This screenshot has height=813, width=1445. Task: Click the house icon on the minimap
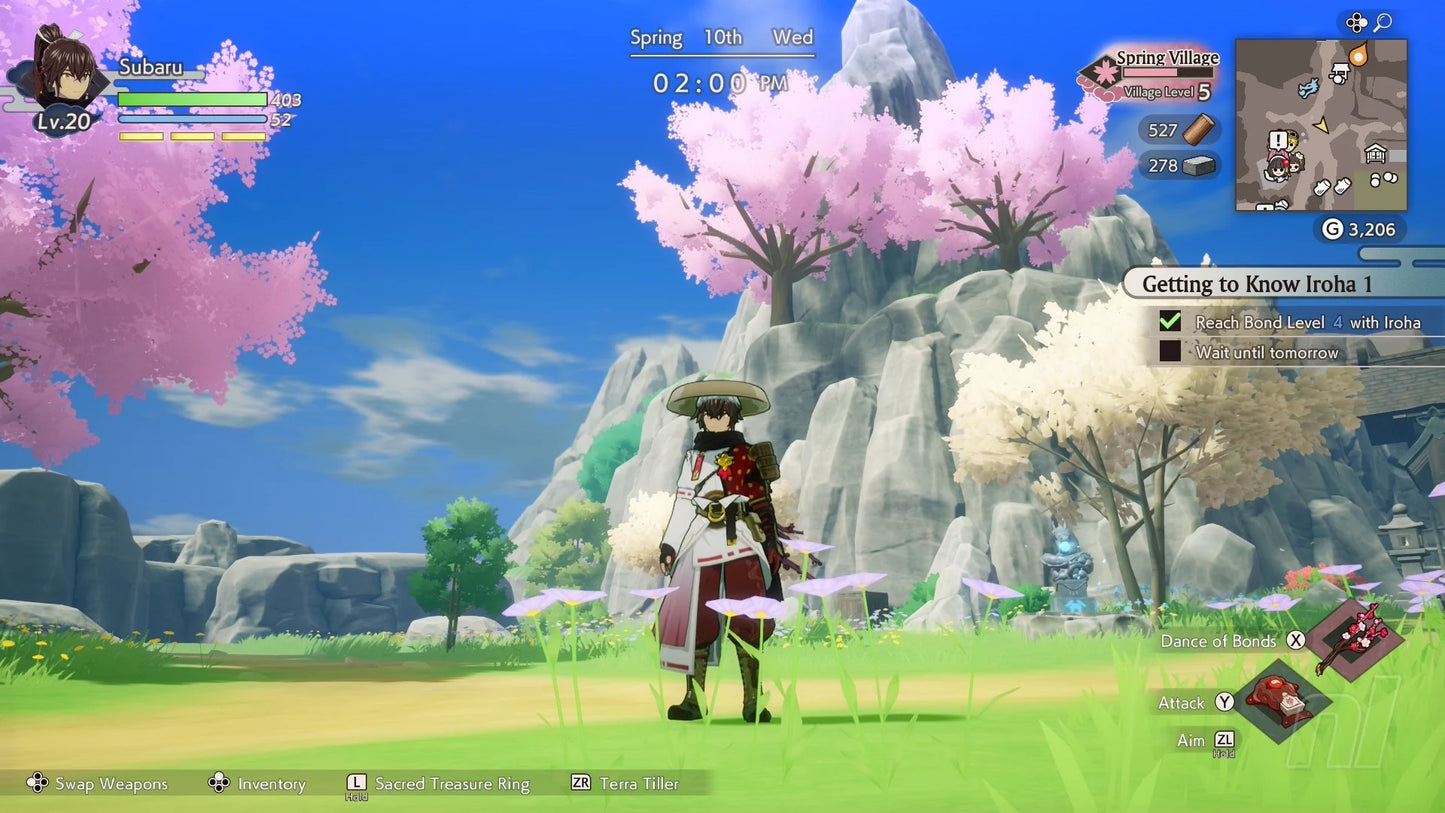coord(1376,153)
